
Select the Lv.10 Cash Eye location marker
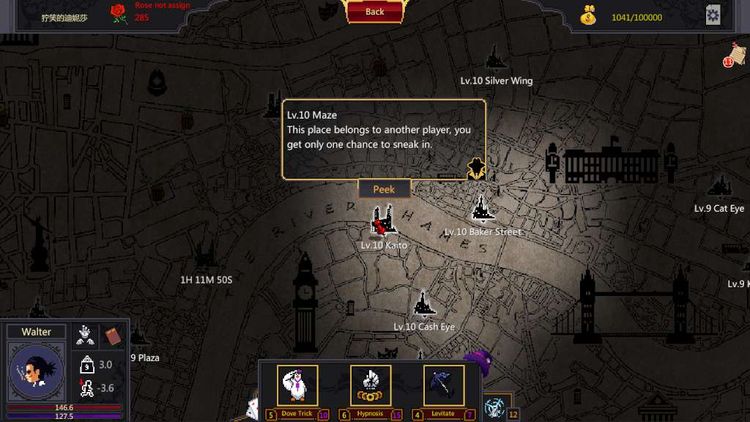click(x=423, y=304)
